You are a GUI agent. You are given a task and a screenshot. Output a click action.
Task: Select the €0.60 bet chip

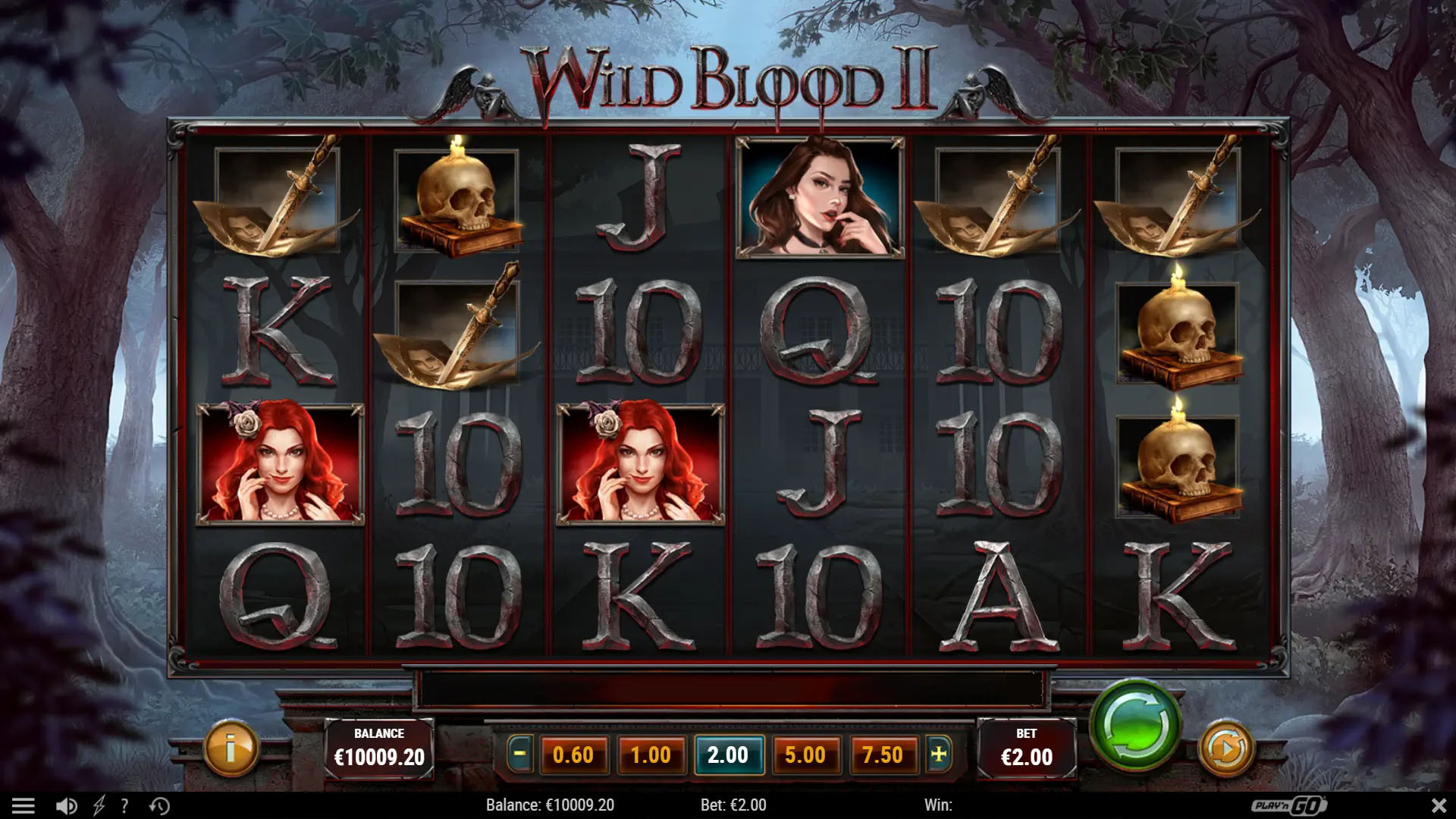click(x=574, y=755)
